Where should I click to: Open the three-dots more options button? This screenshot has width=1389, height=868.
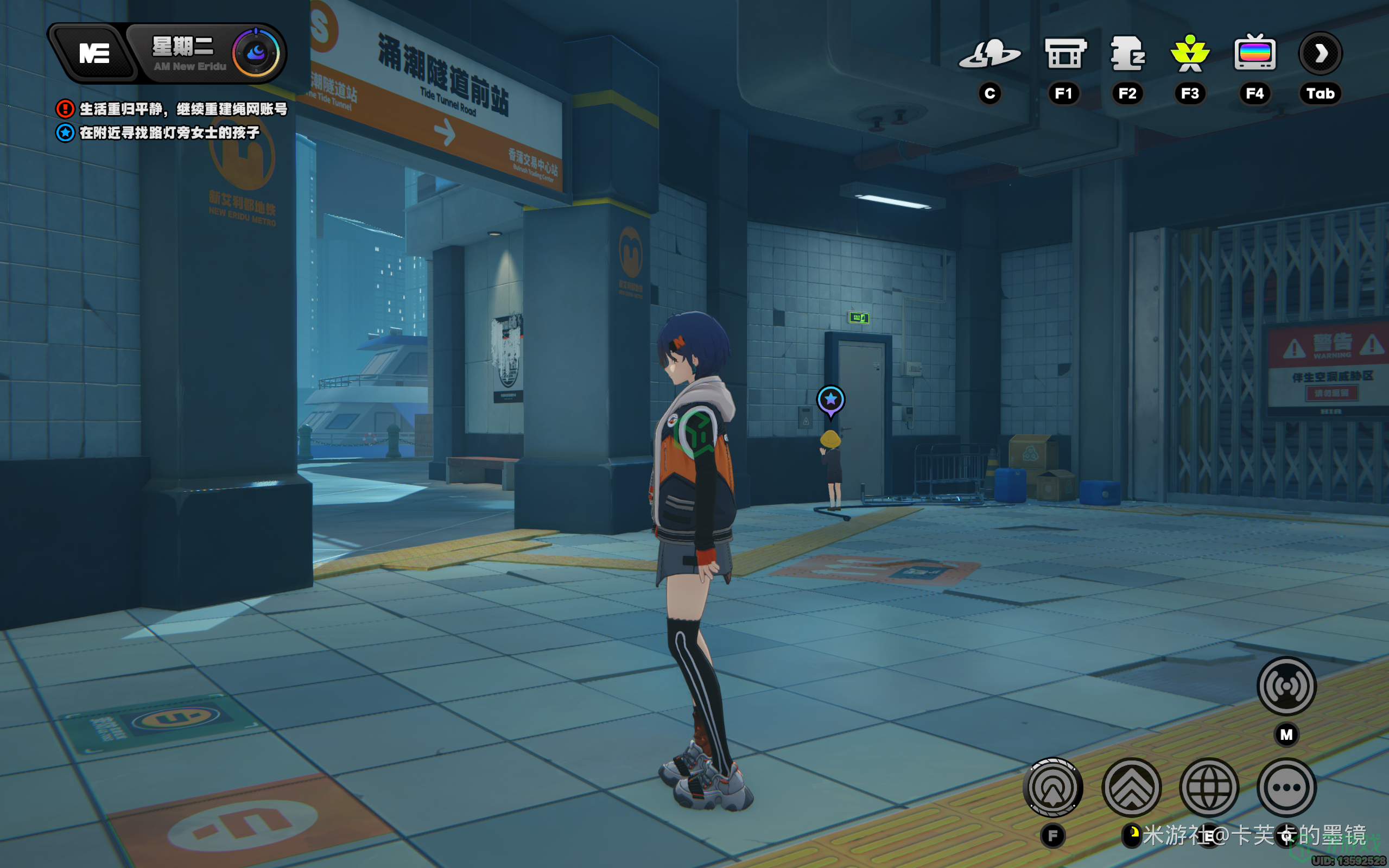tap(1286, 787)
